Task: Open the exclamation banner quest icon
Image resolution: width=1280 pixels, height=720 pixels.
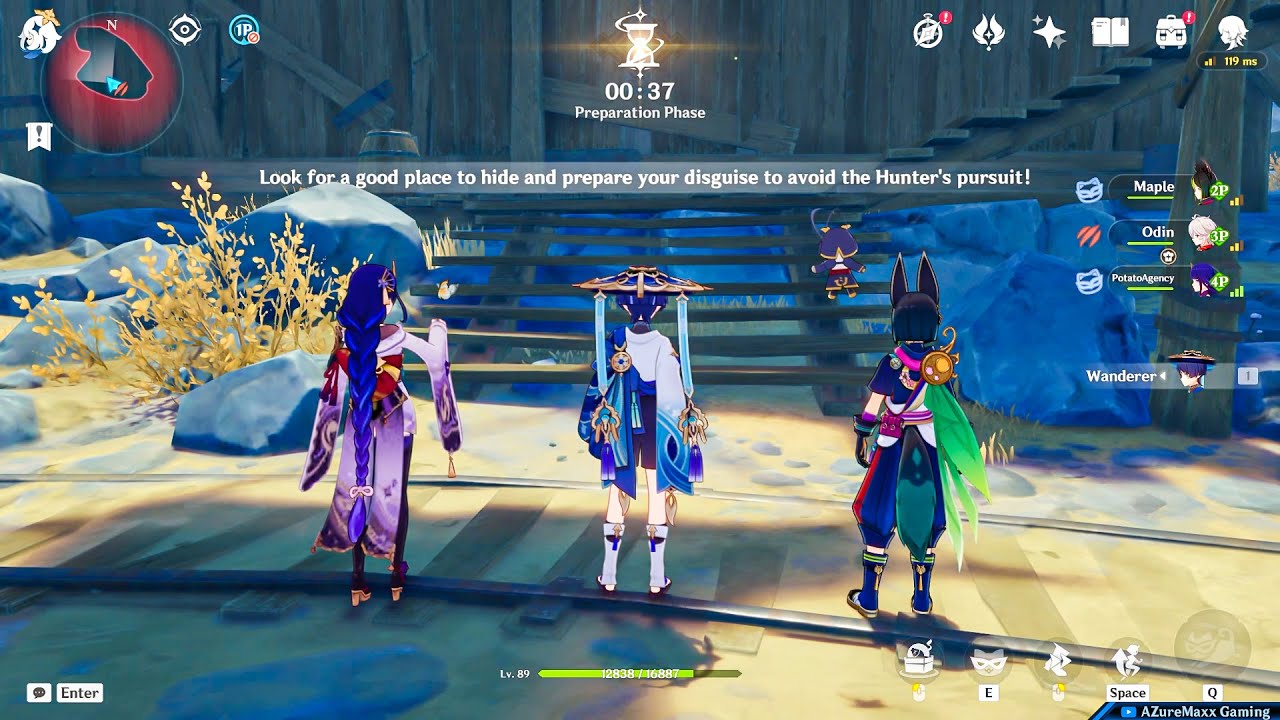Action: [x=39, y=136]
